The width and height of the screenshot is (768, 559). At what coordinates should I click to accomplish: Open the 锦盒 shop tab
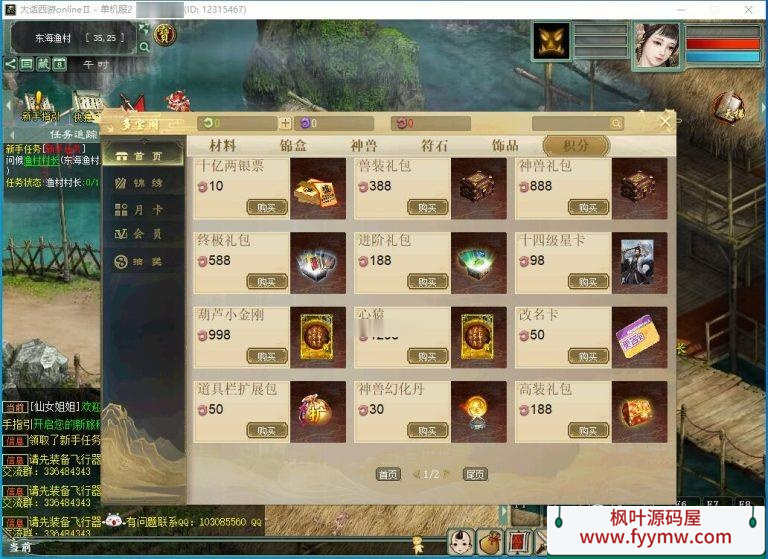[x=293, y=146]
